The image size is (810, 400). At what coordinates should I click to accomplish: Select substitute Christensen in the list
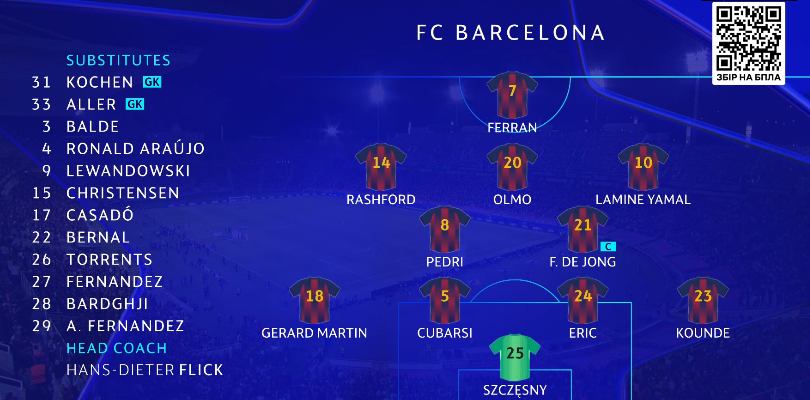coord(123,193)
